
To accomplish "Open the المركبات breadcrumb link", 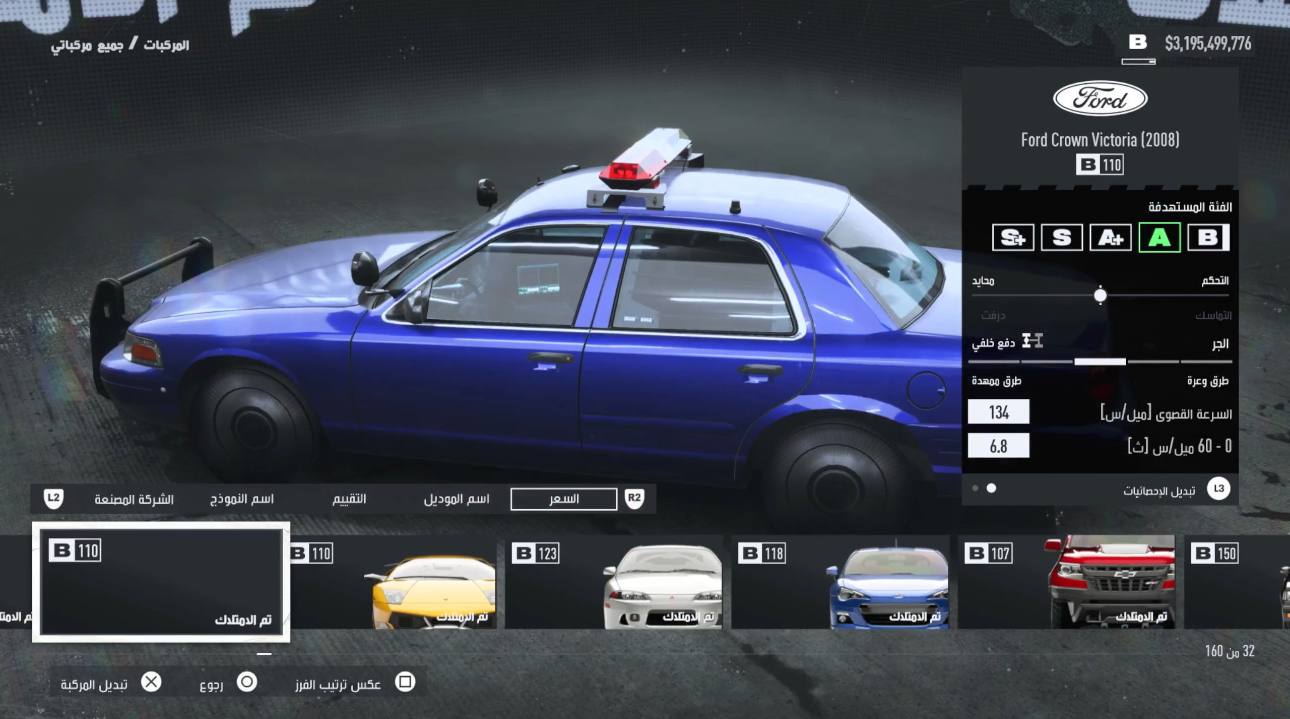I will [x=166, y=45].
